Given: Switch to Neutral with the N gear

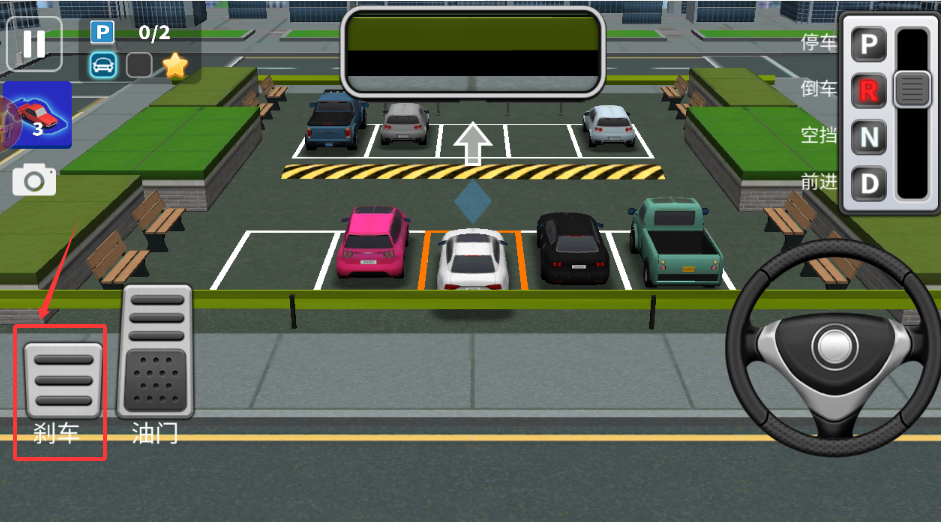Looking at the screenshot, I should [869, 137].
